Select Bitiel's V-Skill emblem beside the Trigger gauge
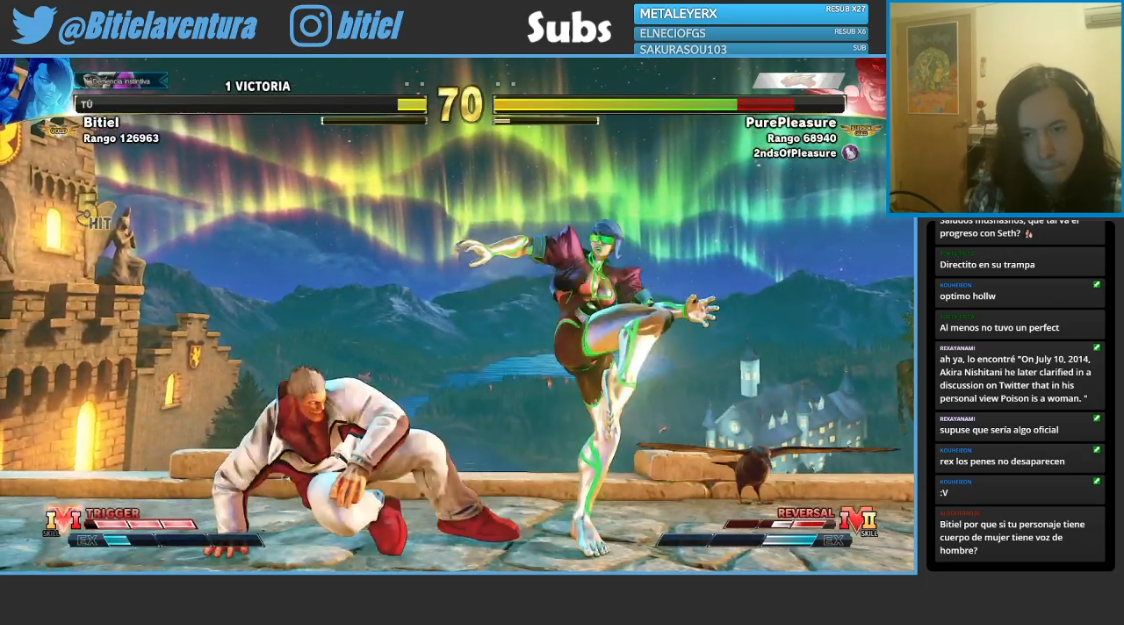 (x=62, y=520)
